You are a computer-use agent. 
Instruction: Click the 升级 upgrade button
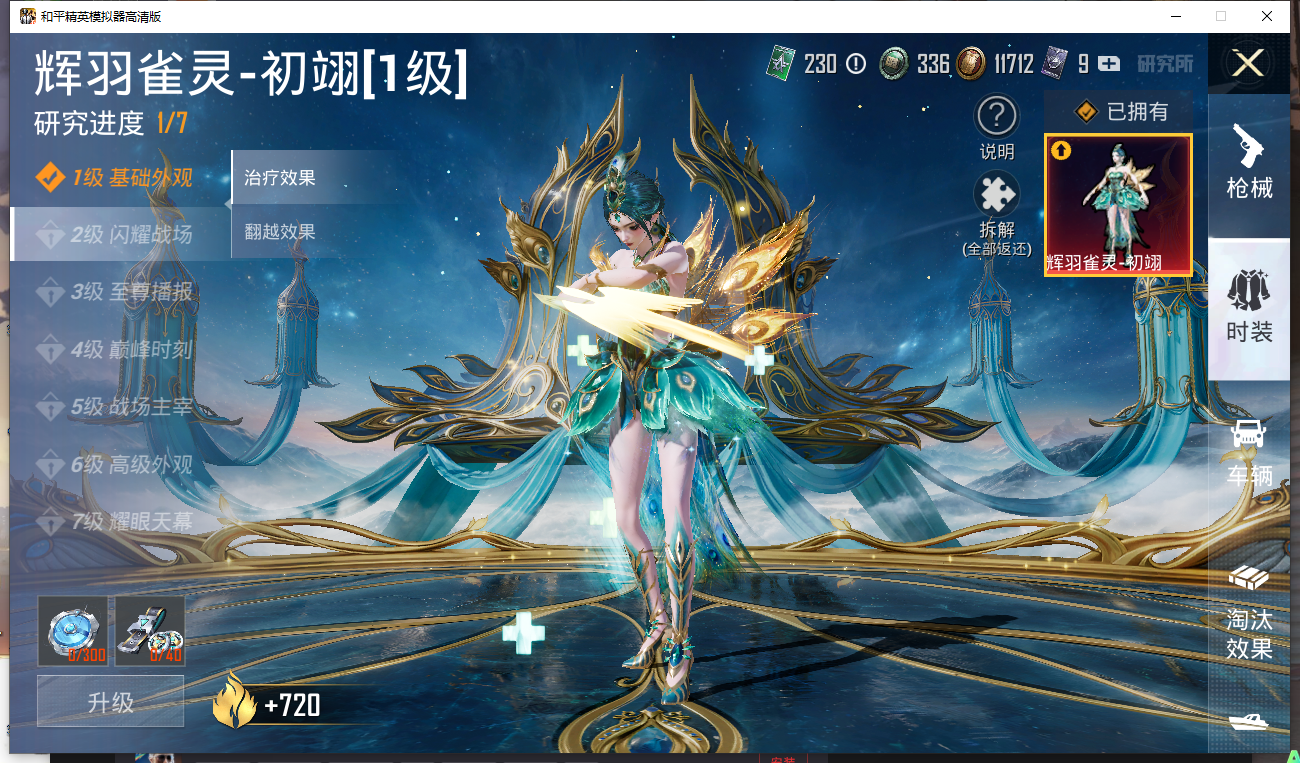click(111, 702)
